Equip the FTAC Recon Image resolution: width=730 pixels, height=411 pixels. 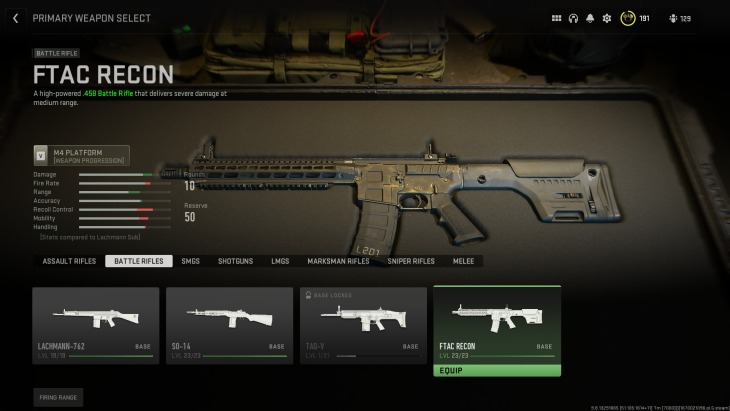[x=496, y=370]
